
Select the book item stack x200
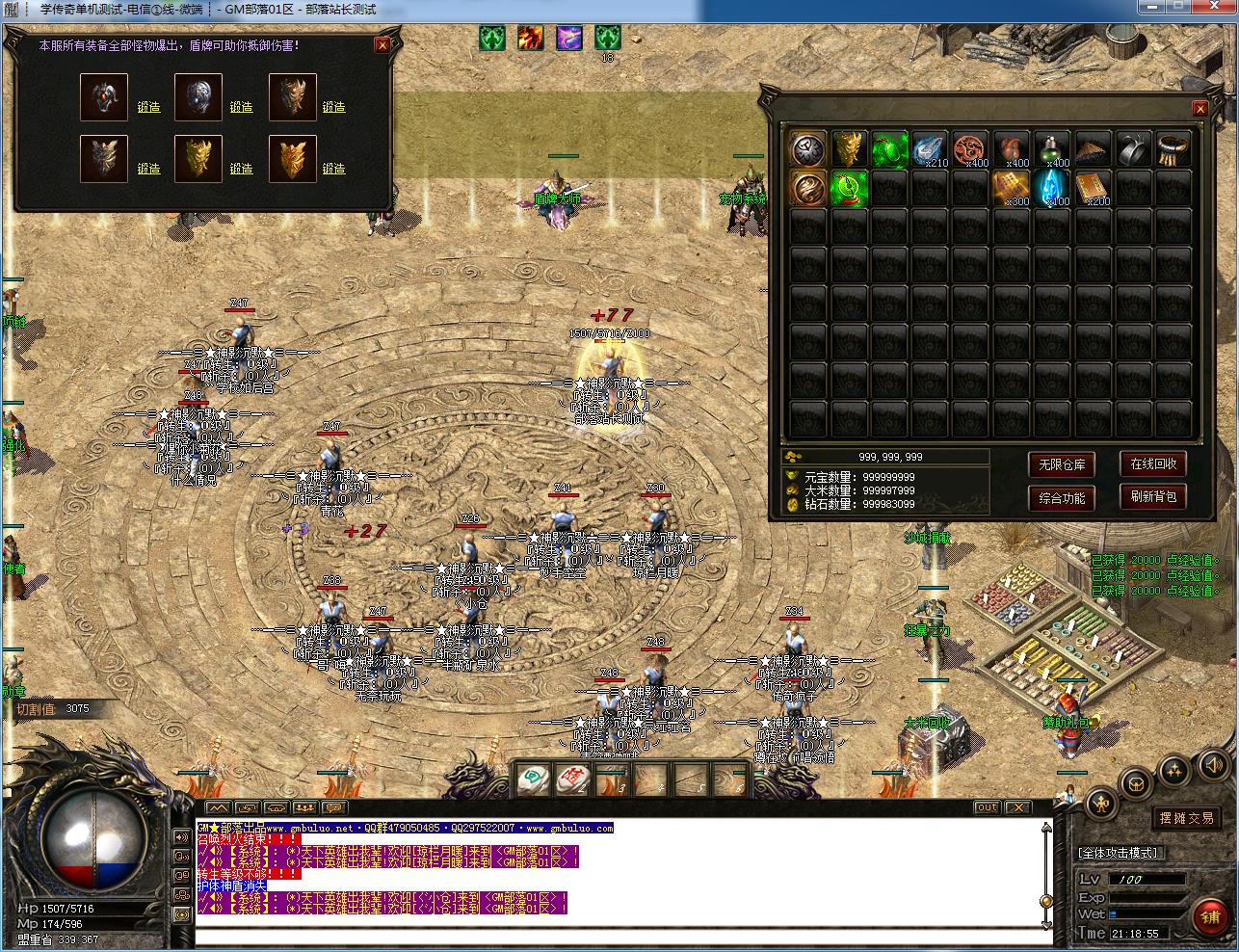tap(1093, 188)
